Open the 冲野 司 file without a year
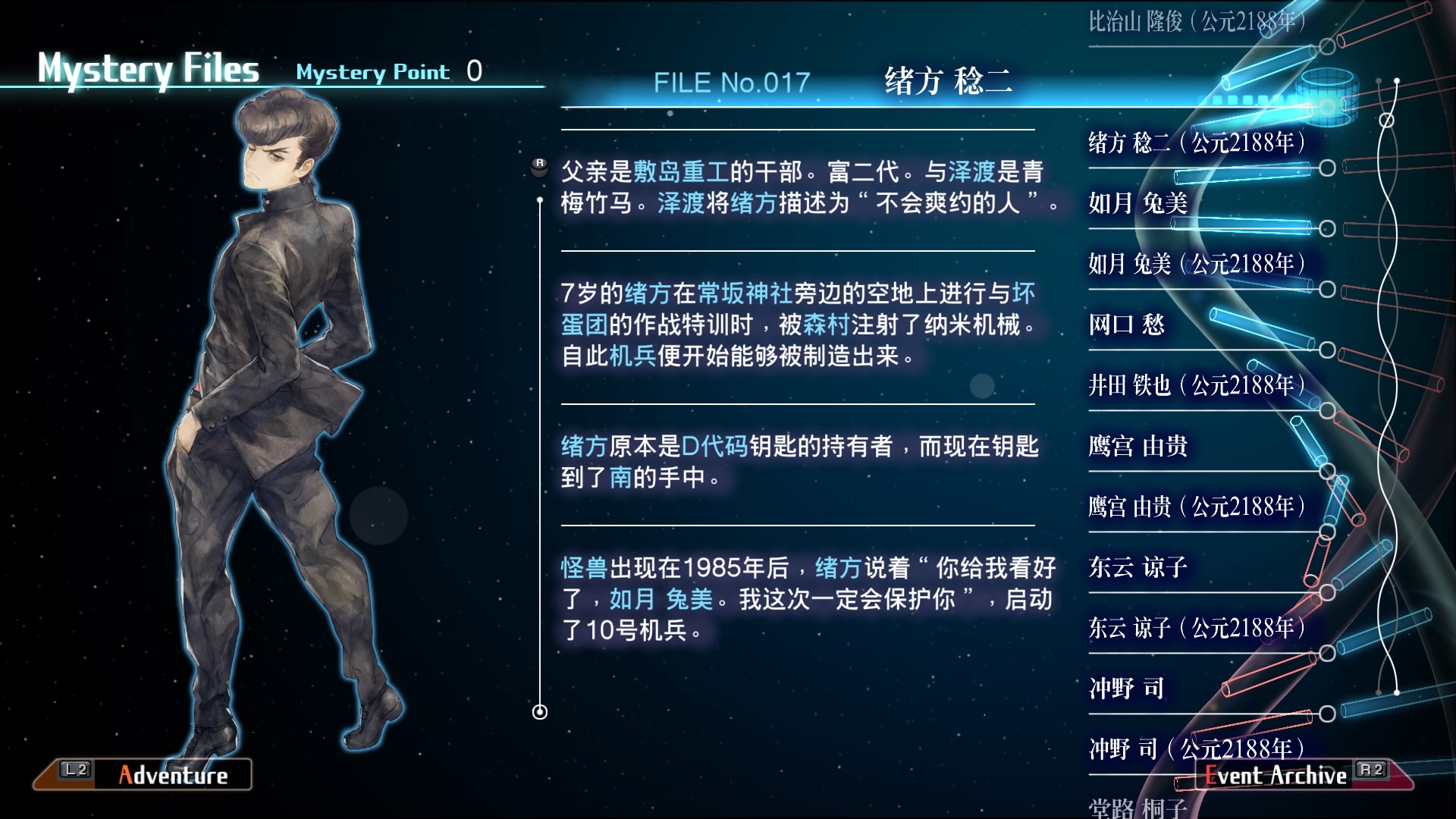This screenshot has height=819, width=1456. 1126,689
